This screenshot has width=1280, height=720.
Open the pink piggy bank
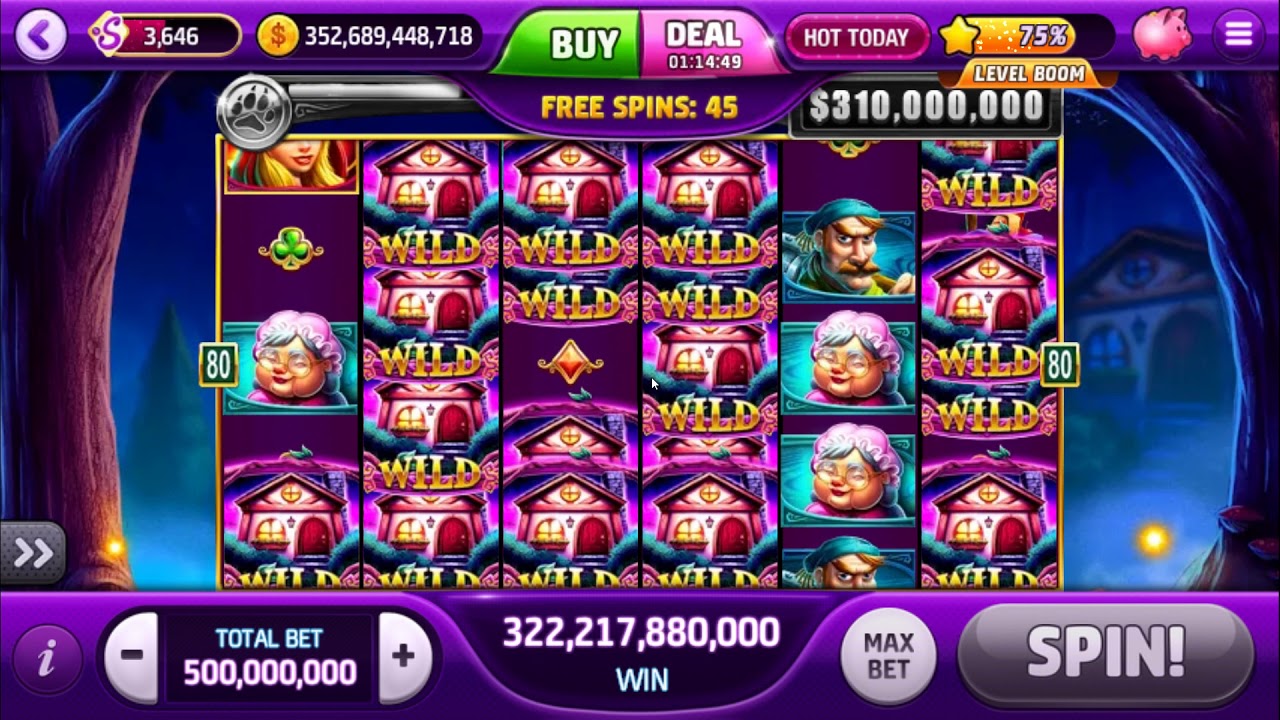coord(1162,34)
